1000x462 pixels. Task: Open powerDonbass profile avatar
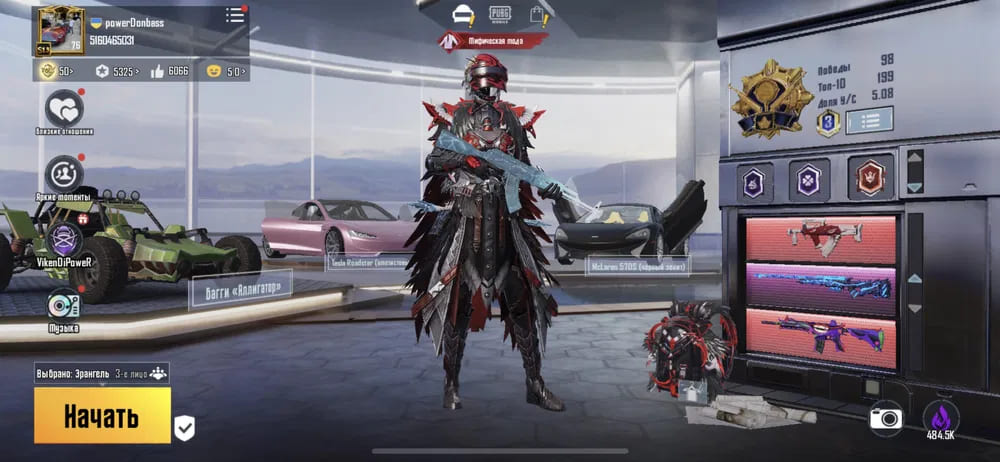(x=60, y=30)
